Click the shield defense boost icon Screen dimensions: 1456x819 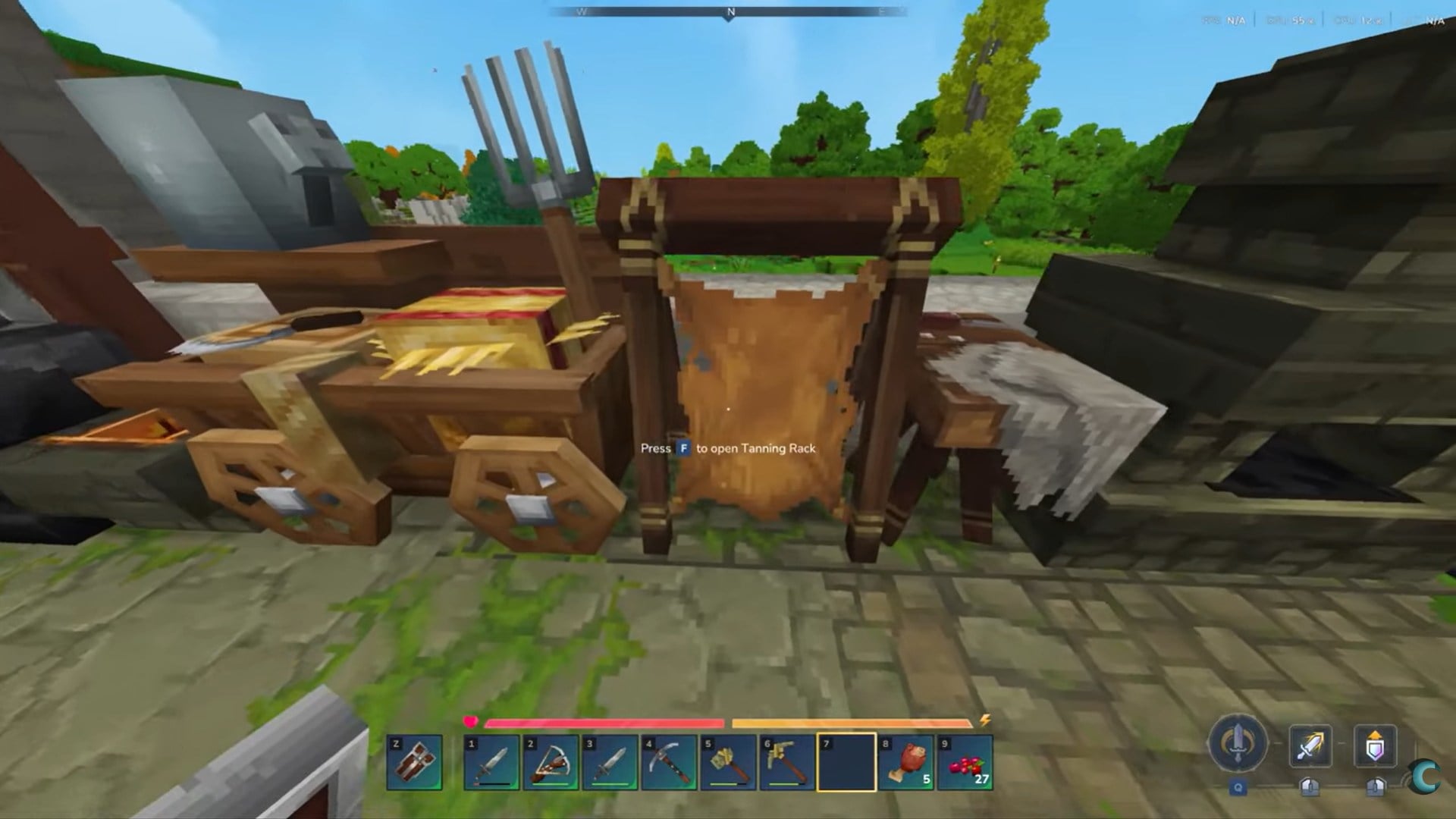[x=1377, y=747]
